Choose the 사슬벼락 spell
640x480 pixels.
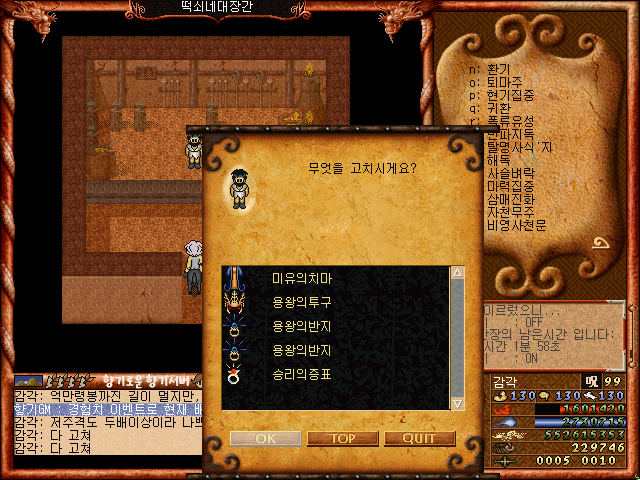tap(512, 173)
